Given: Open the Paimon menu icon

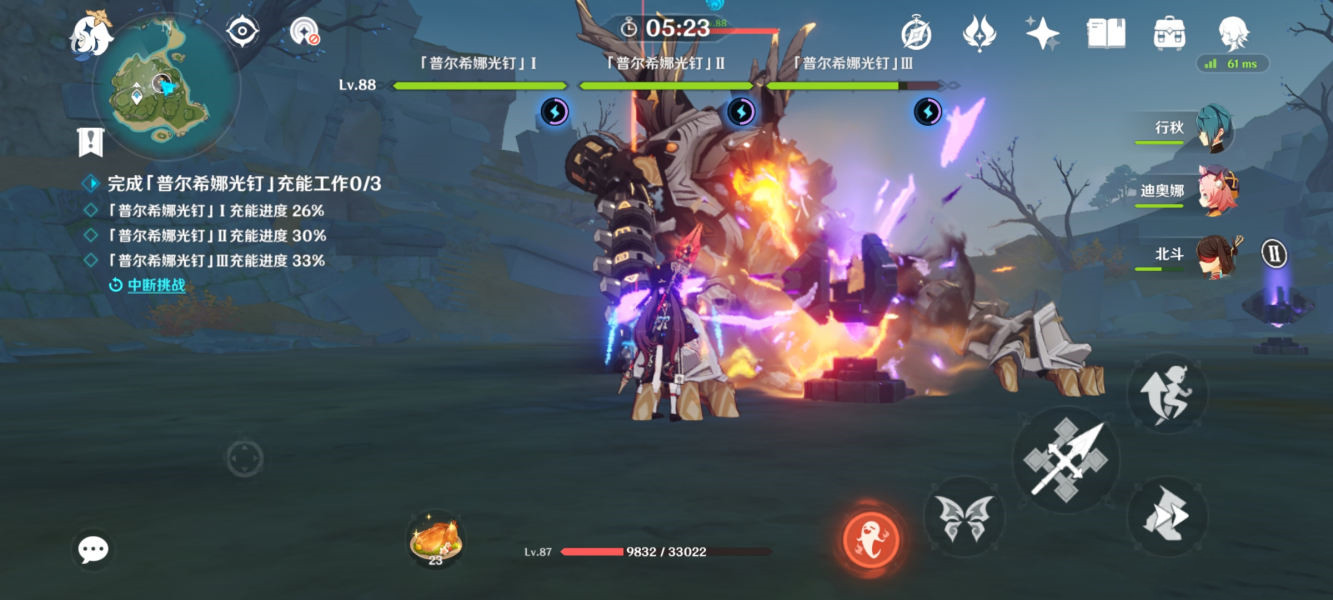Looking at the screenshot, I should (x=91, y=35).
